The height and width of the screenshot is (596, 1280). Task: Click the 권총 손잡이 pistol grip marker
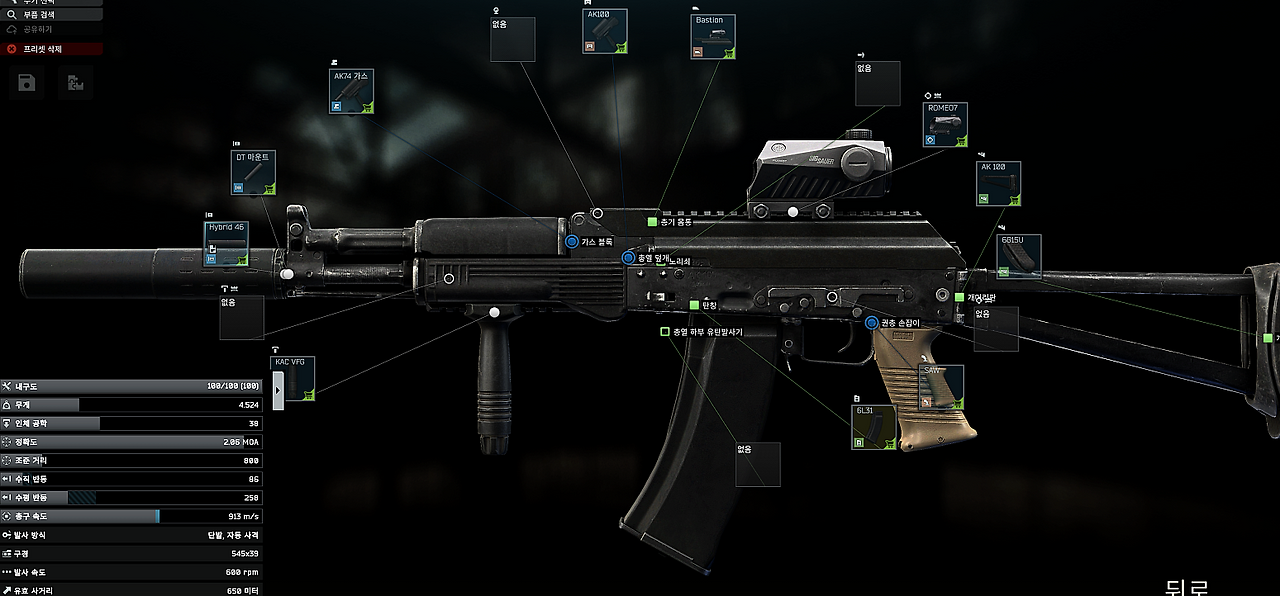(871, 323)
